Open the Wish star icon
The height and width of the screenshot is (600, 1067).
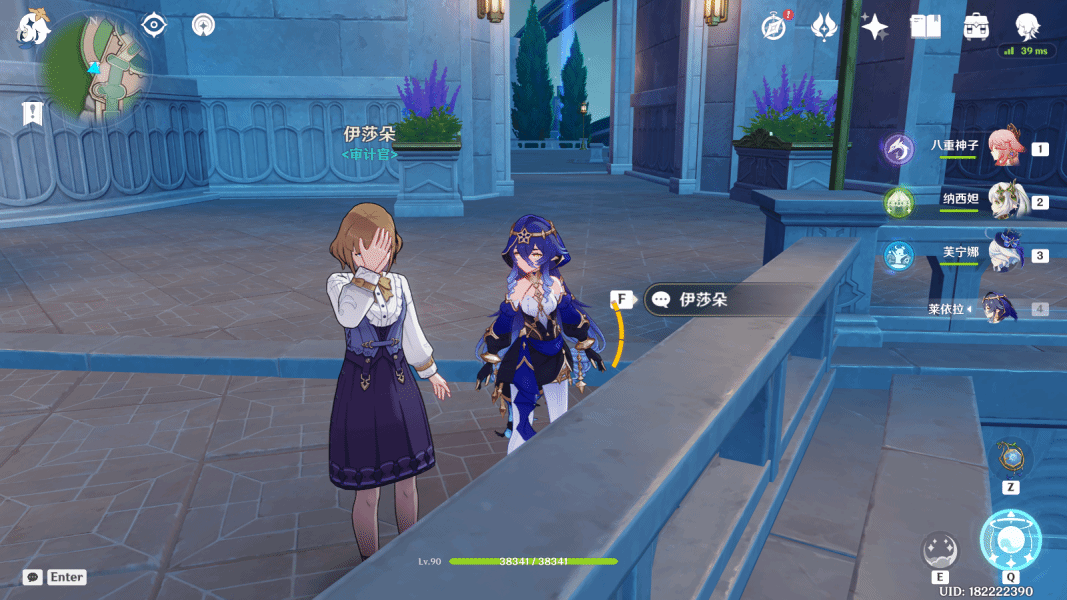point(874,27)
